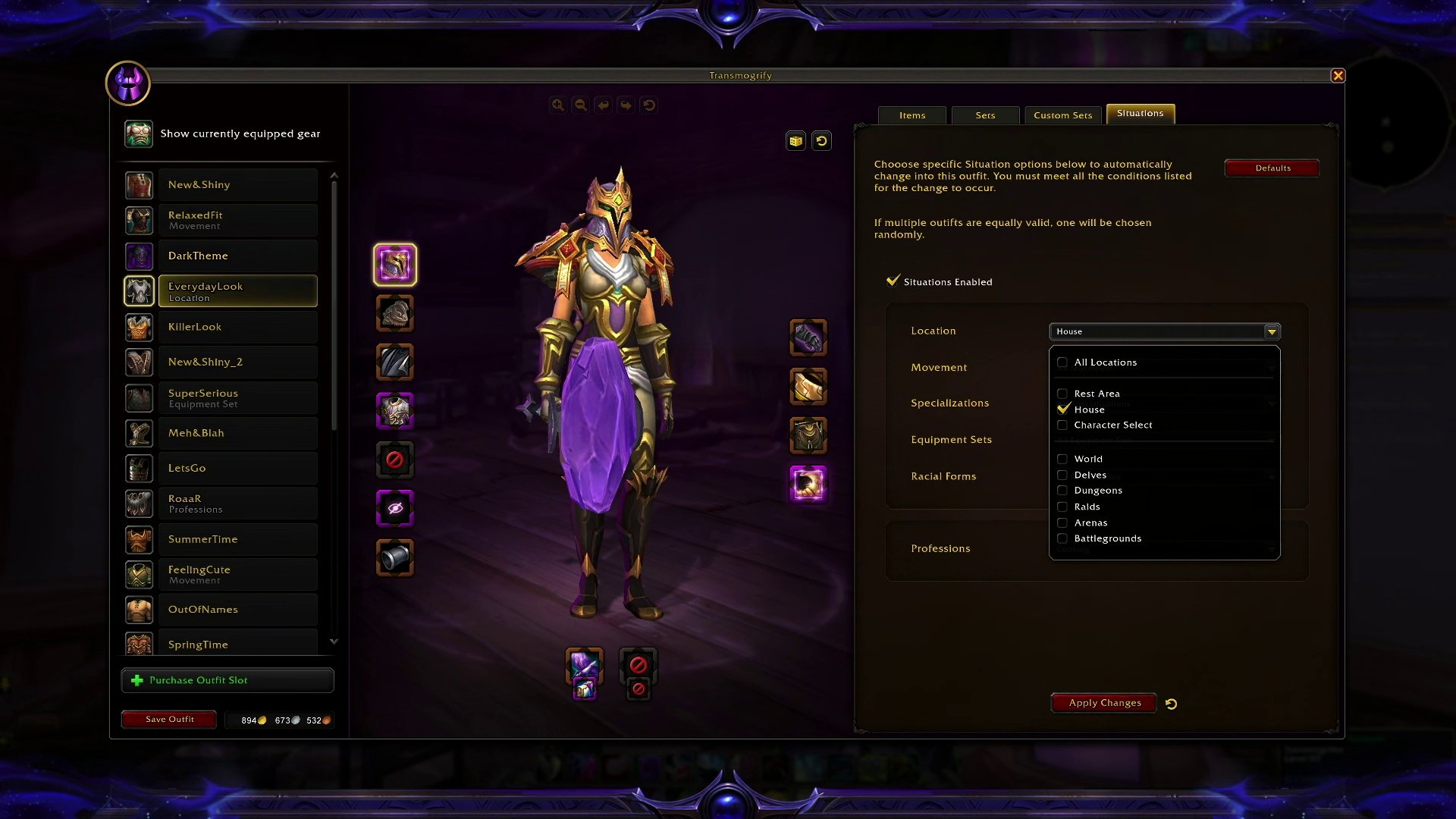Select the head slot helmet icon
This screenshot has height=819, width=1456.
click(x=395, y=265)
